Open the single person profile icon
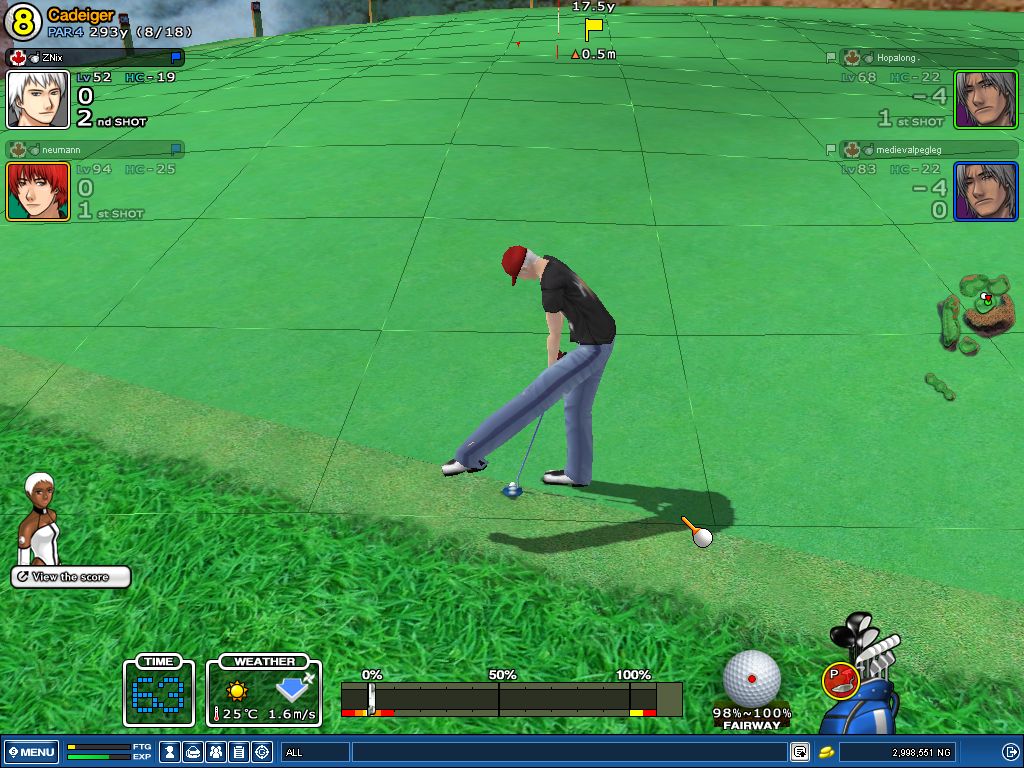This screenshot has height=768, width=1024. (x=171, y=751)
